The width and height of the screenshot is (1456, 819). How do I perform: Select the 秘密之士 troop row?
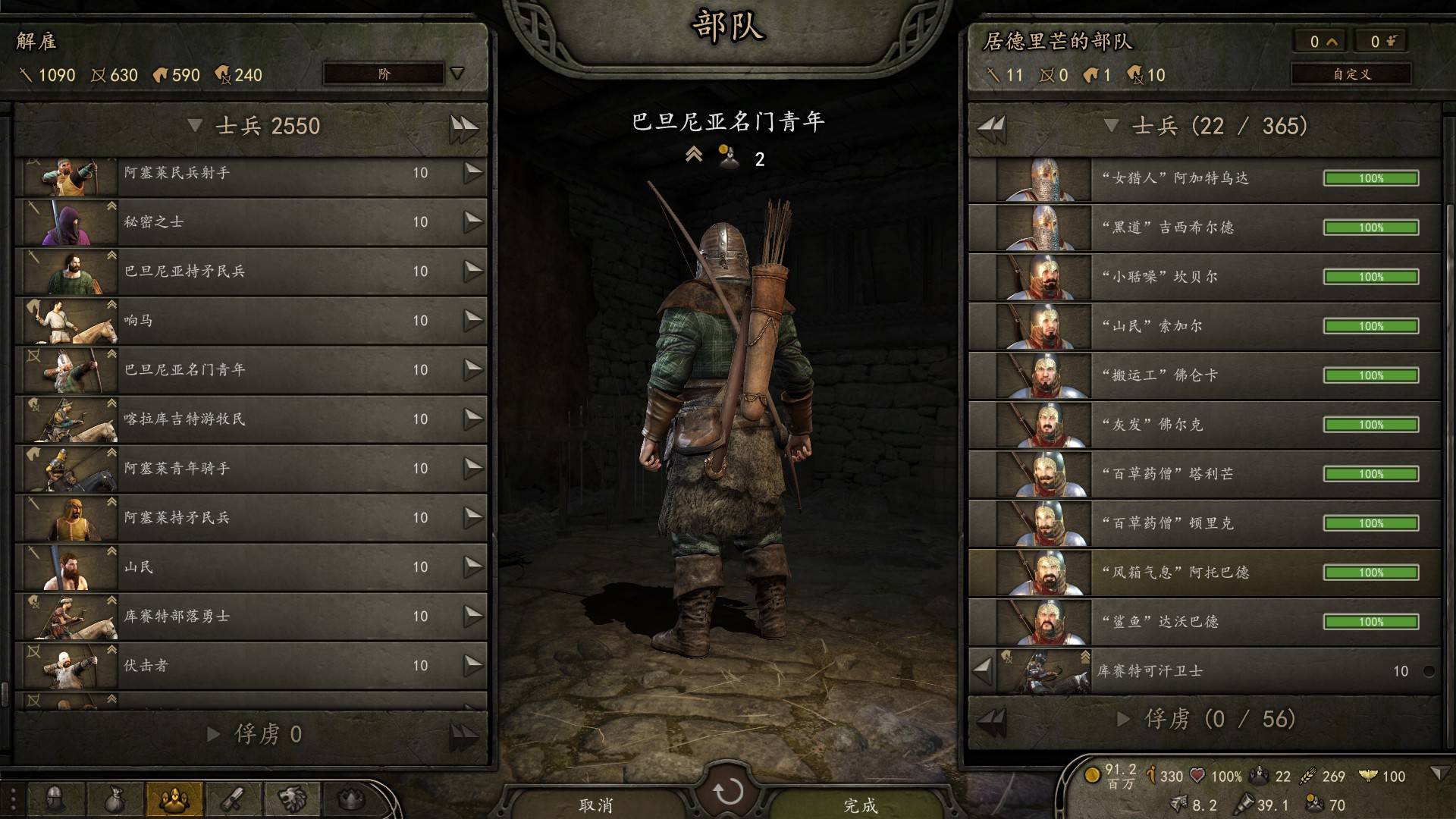click(250, 222)
